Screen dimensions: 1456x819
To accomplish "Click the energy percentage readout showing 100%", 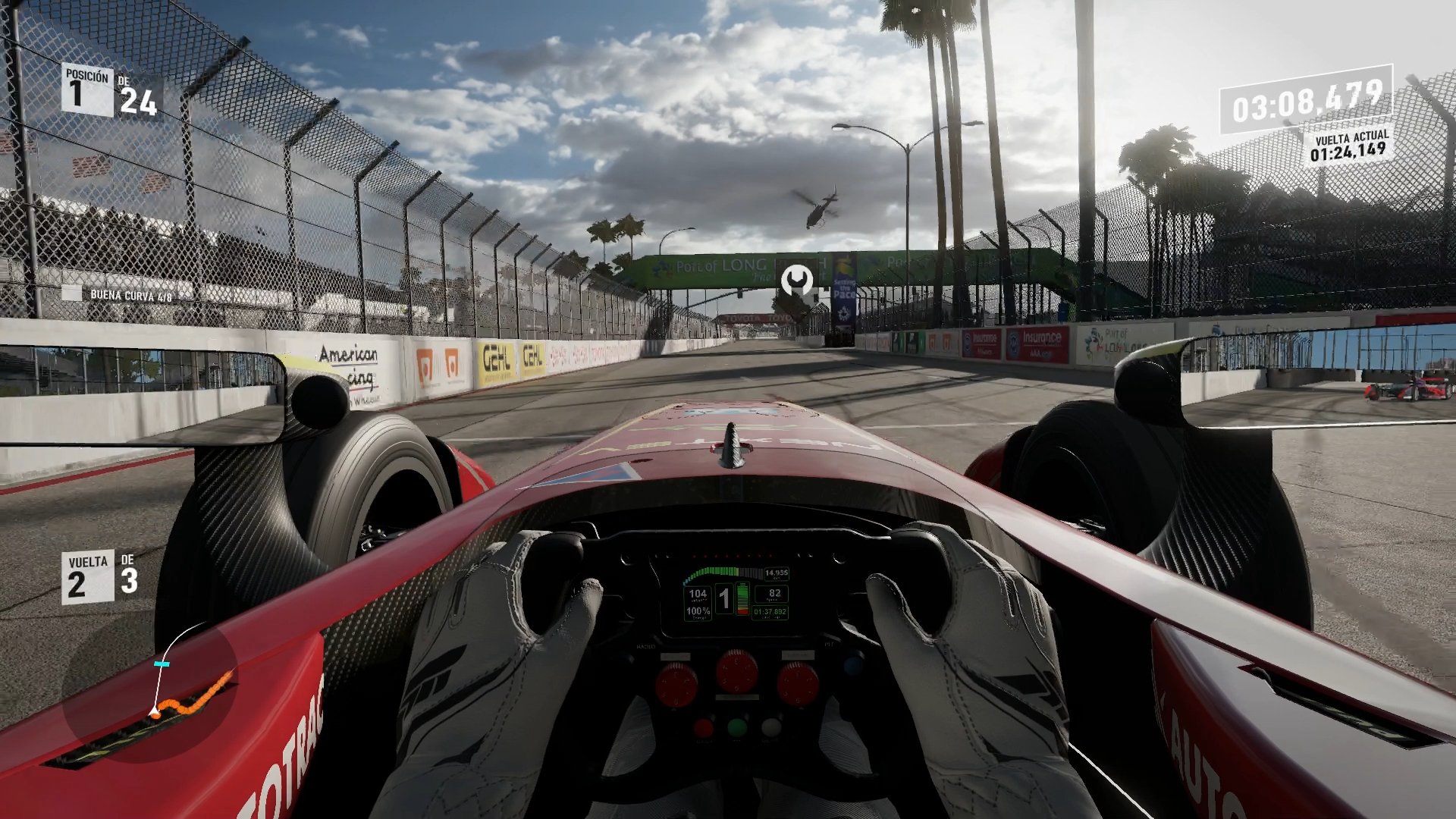I will [698, 611].
